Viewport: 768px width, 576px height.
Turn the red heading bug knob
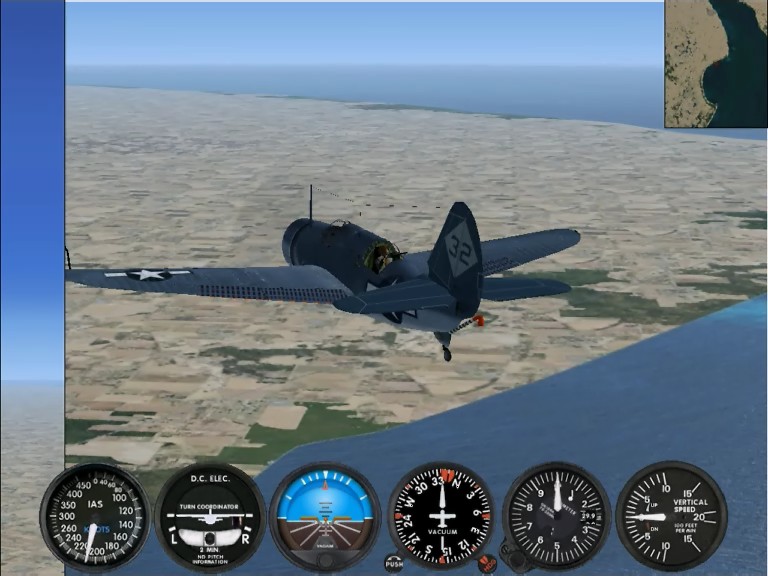click(488, 563)
